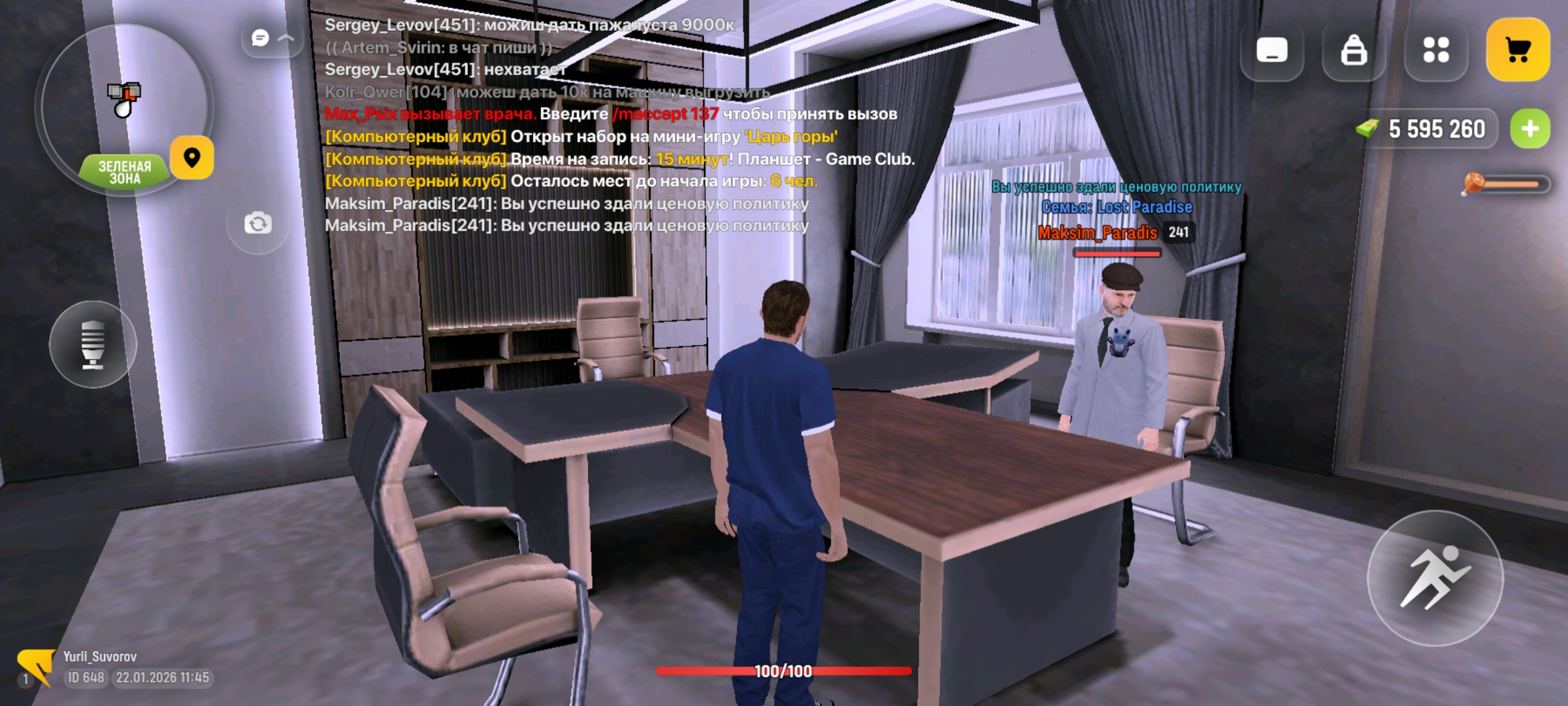The height and width of the screenshot is (706, 1568).
Task: Tap the sprint running-man button
Action: [x=1435, y=578]
